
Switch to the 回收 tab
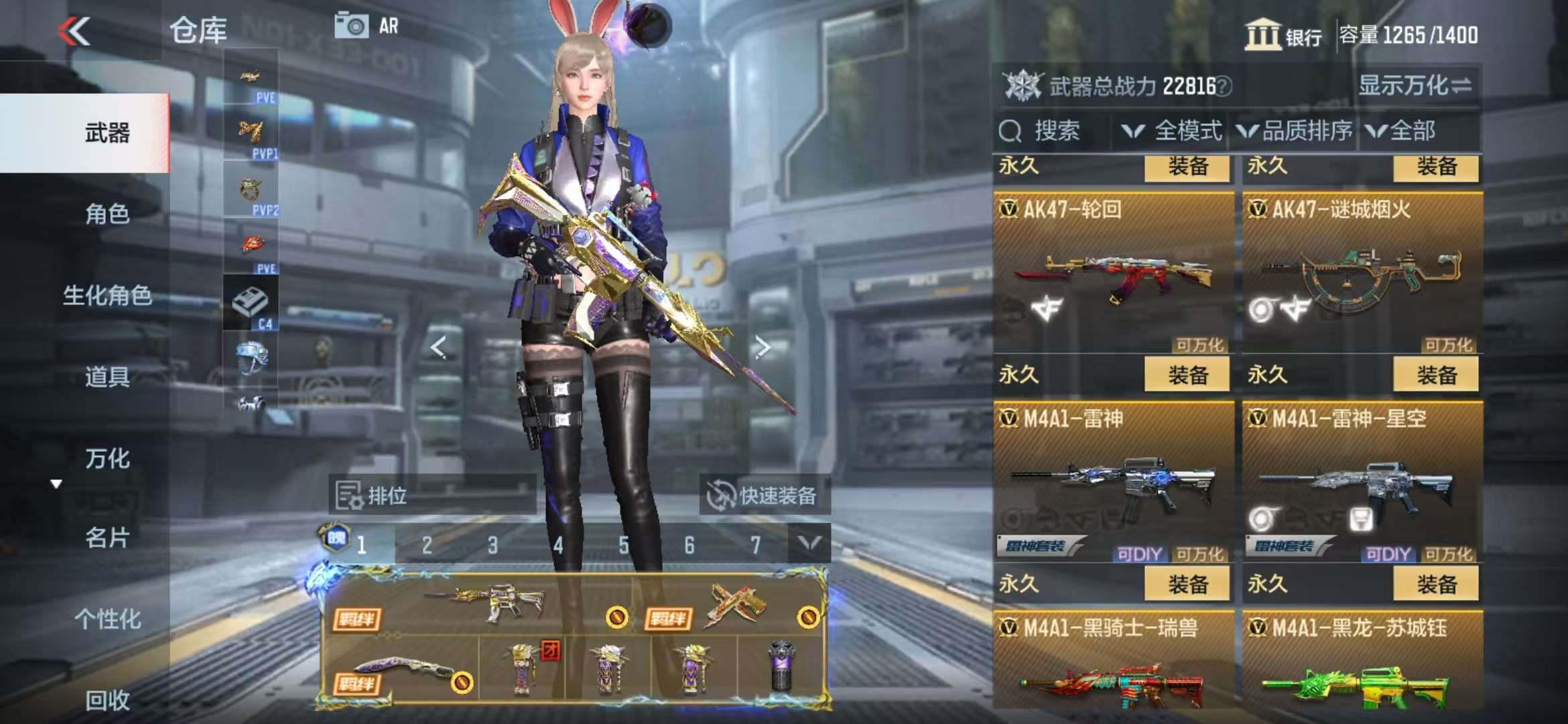(107, 700)
